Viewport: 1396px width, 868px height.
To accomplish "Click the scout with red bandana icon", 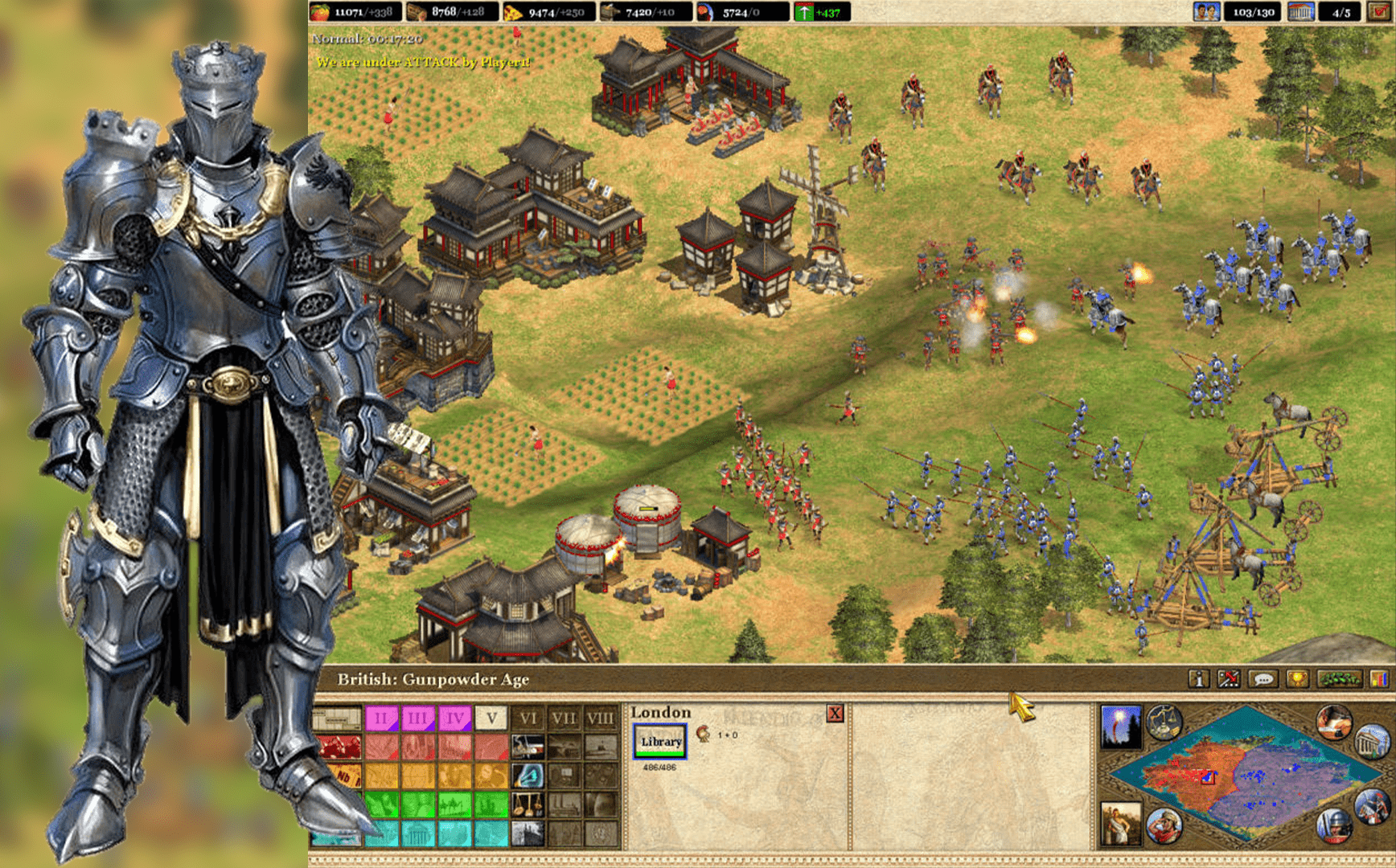I will [1164, 825].
